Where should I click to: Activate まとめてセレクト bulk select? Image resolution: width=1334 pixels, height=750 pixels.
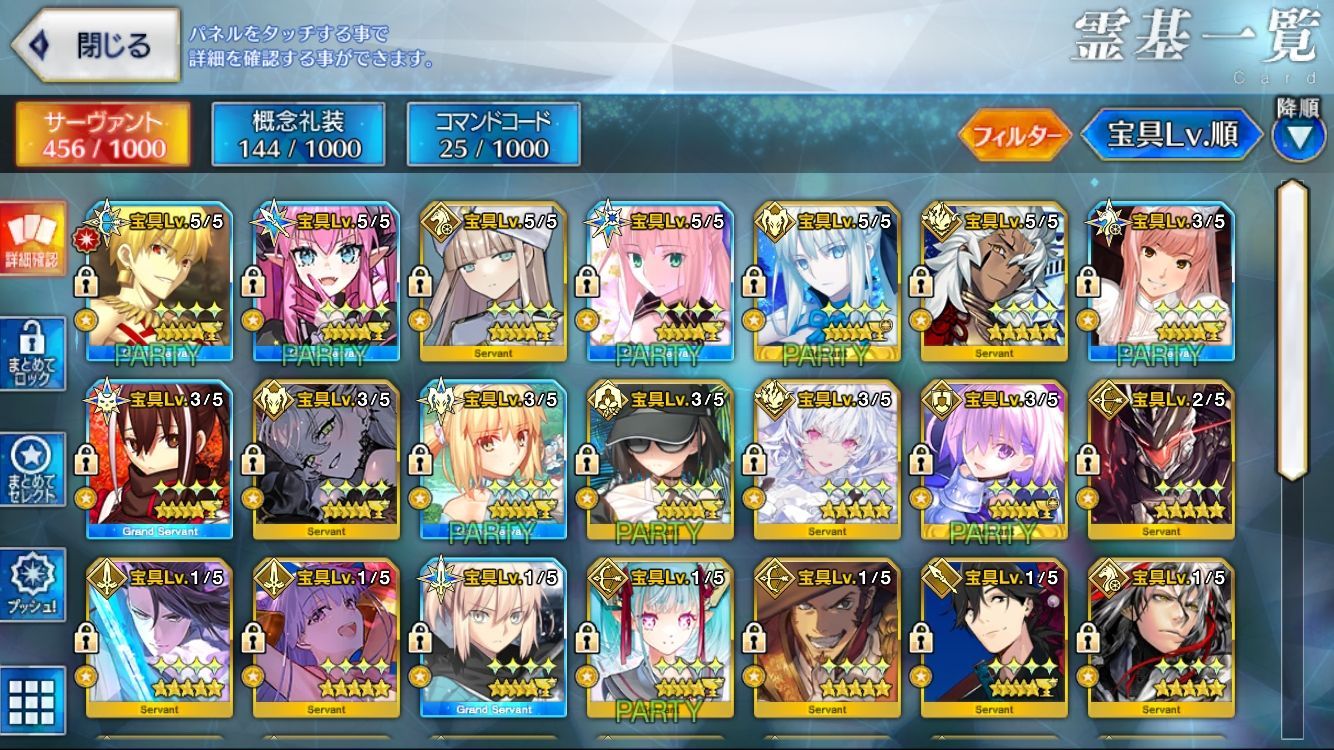pos(33,469)
